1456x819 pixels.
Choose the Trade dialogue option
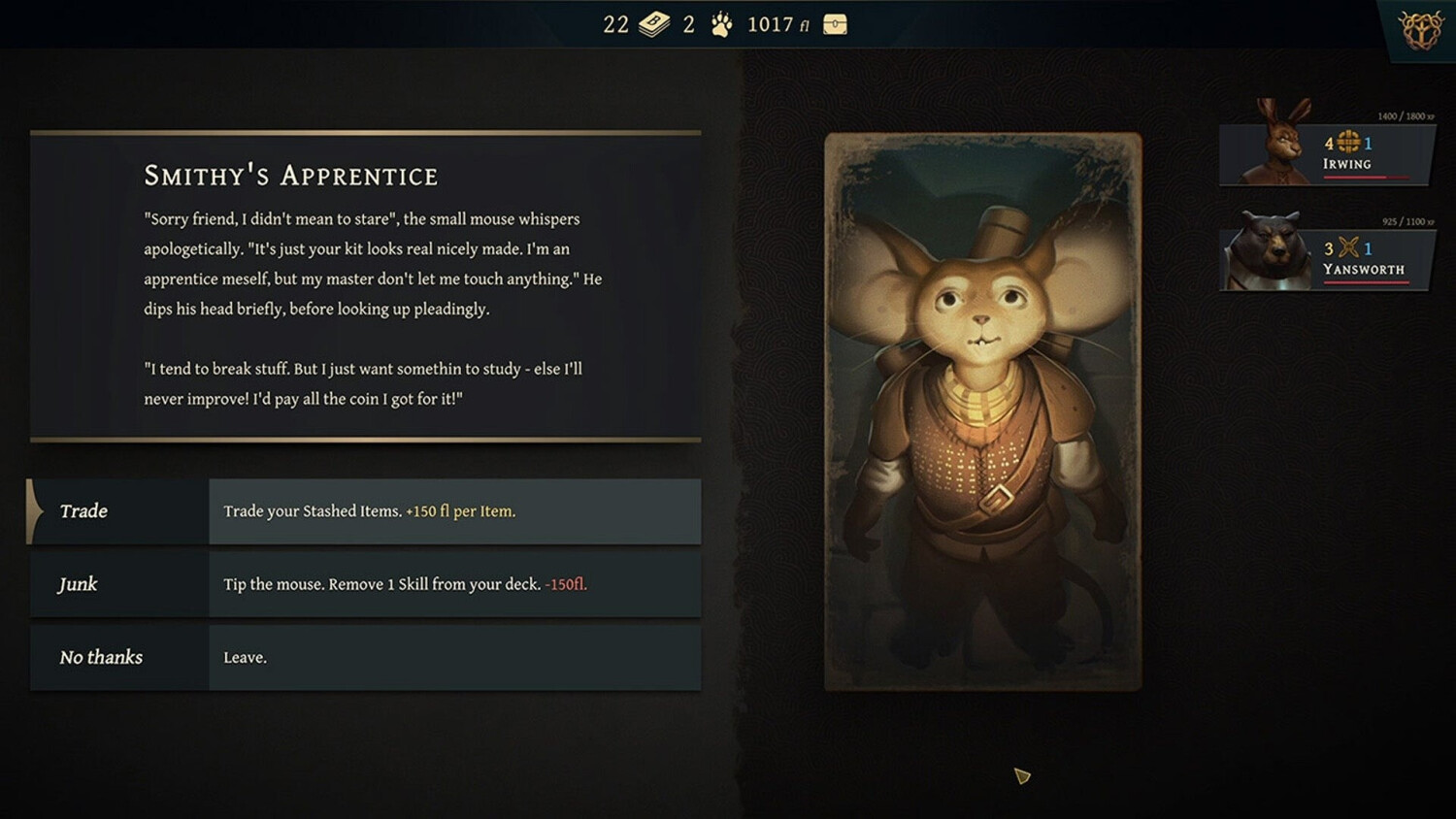[365, 511]
